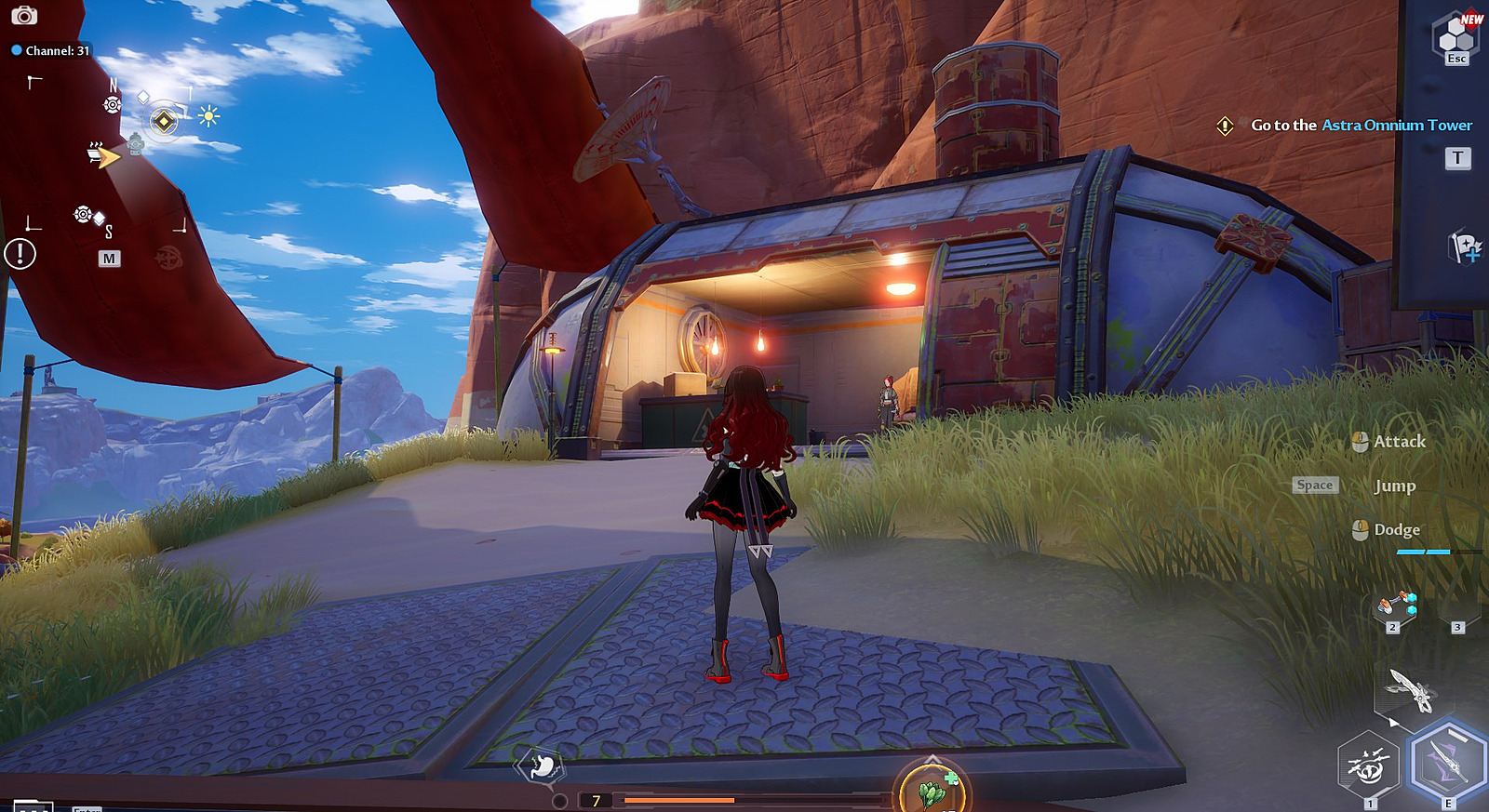Switch to the bladed weapon slot
1489x812 pixels.
1411,689
